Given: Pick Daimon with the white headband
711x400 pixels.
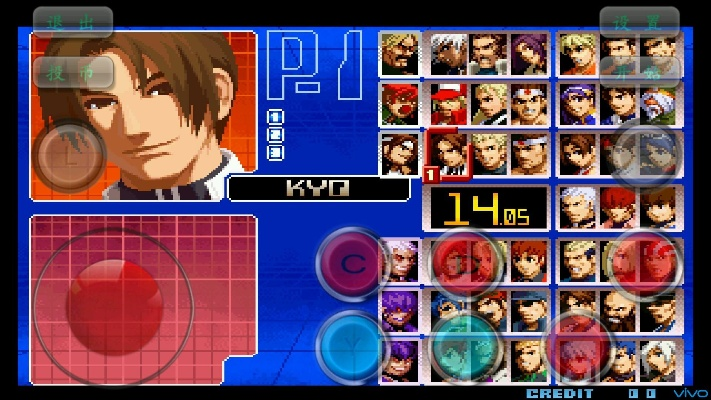Looking at the screenshot, I should tap(530, 154).
